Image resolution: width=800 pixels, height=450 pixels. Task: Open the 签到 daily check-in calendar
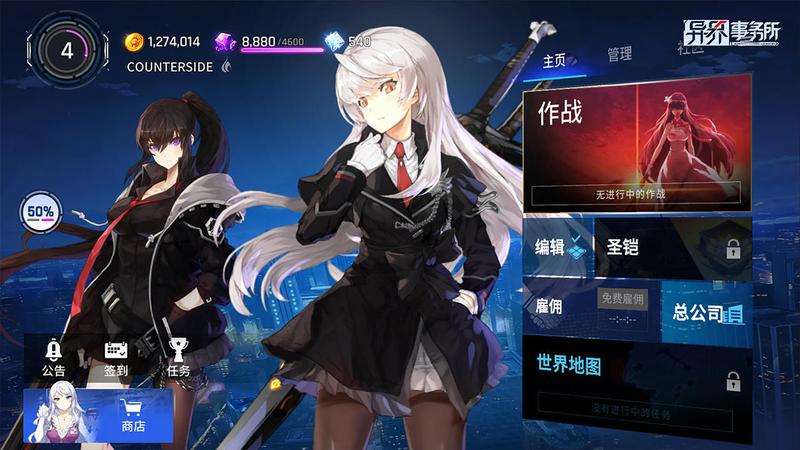(x=116, y=357)
